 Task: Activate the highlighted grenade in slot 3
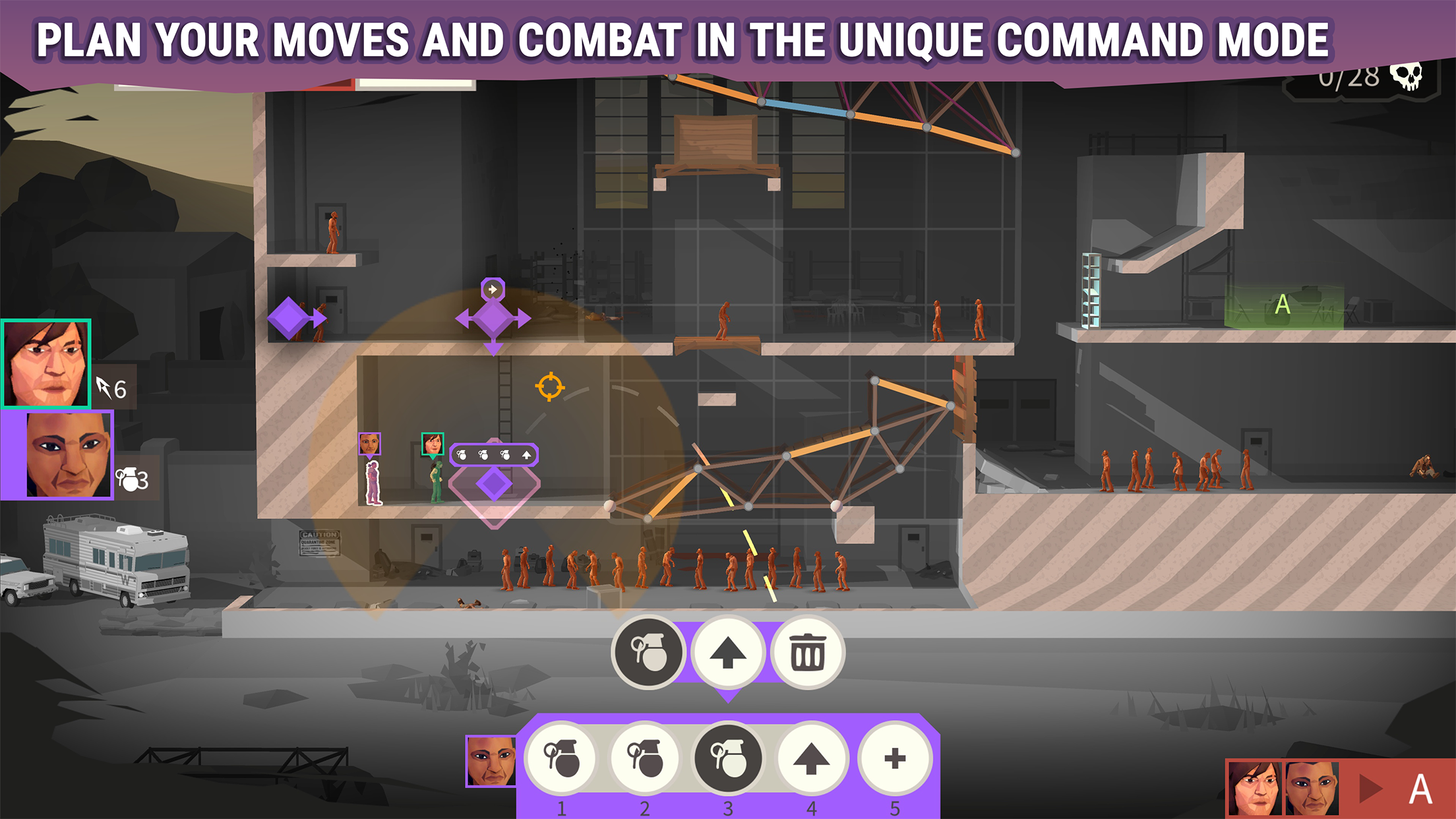[x=727, y=757]
